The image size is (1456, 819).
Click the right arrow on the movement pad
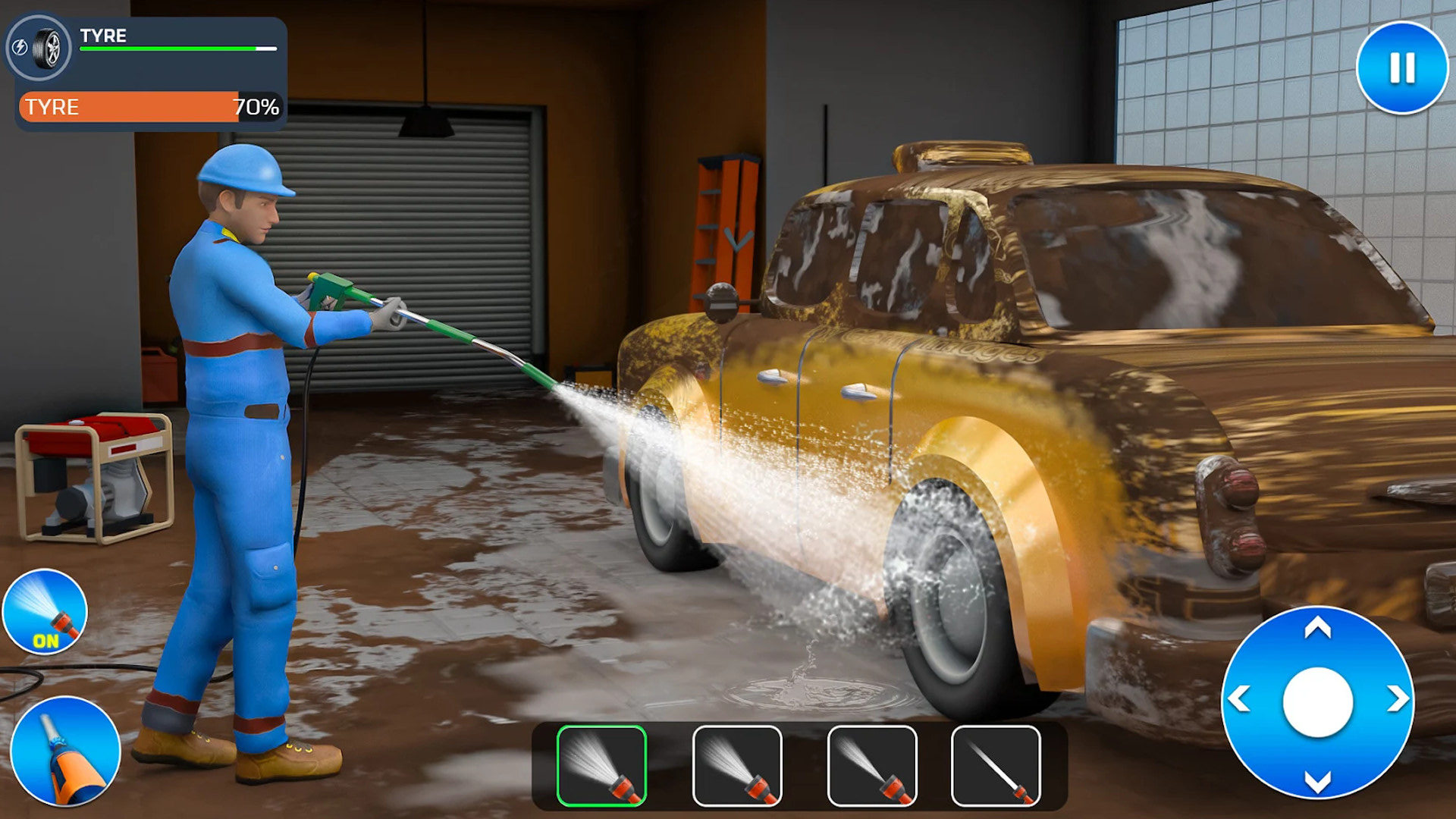tap(1398, 699)
